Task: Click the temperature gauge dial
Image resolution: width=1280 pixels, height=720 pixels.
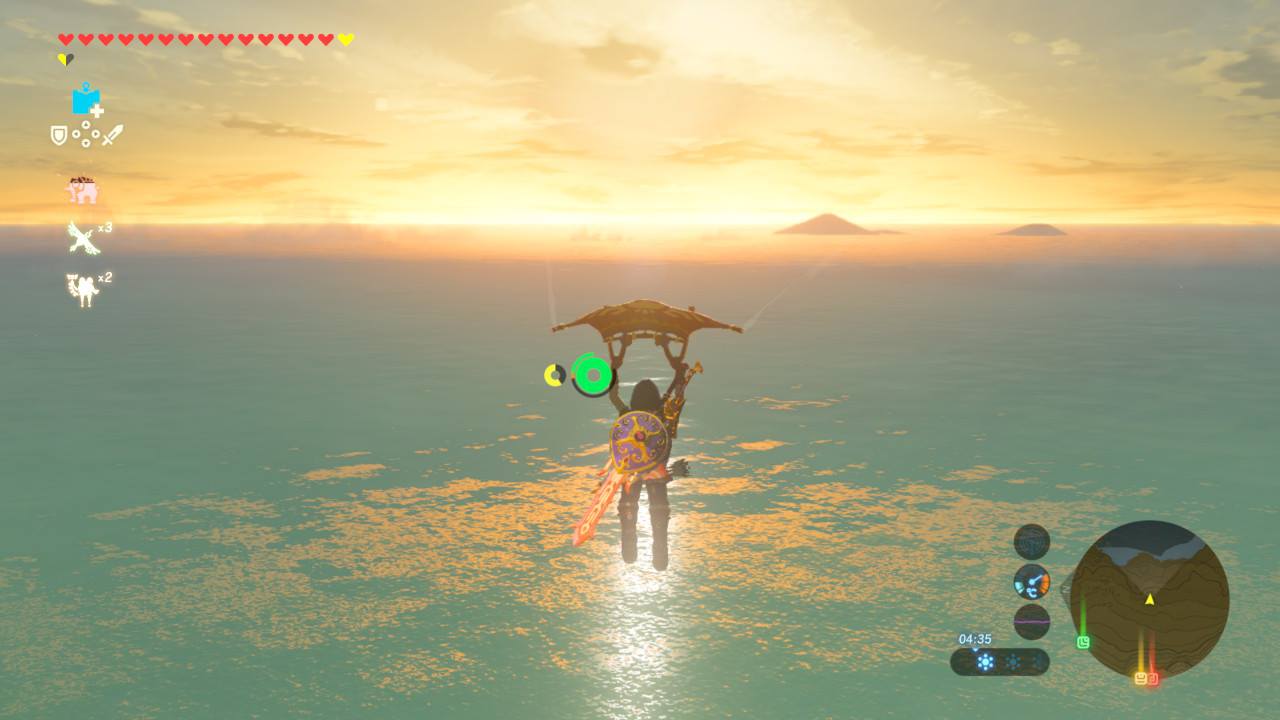Action: tap(1032, 581)
